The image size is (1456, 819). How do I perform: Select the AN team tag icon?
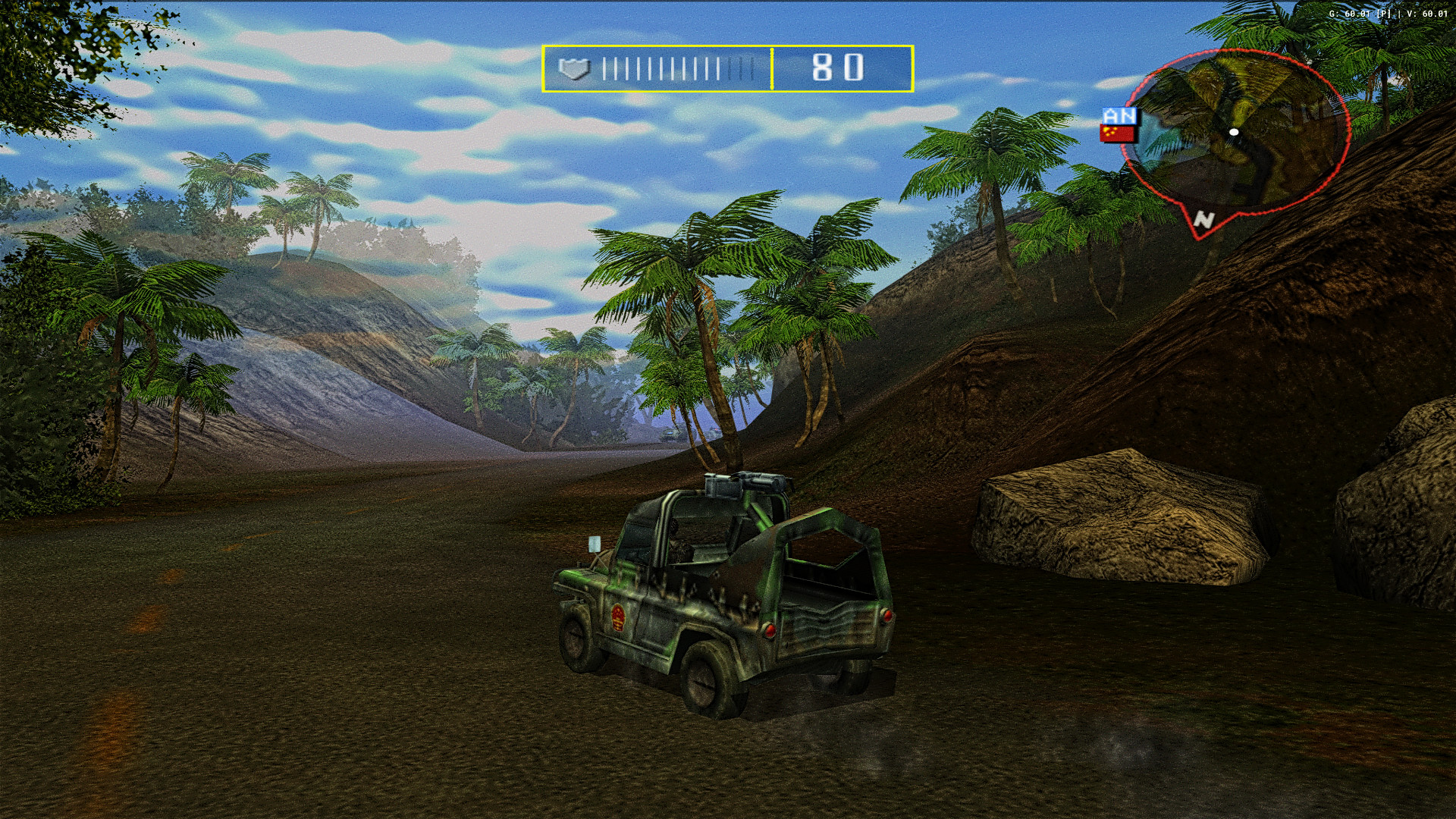click(1119, 116)
